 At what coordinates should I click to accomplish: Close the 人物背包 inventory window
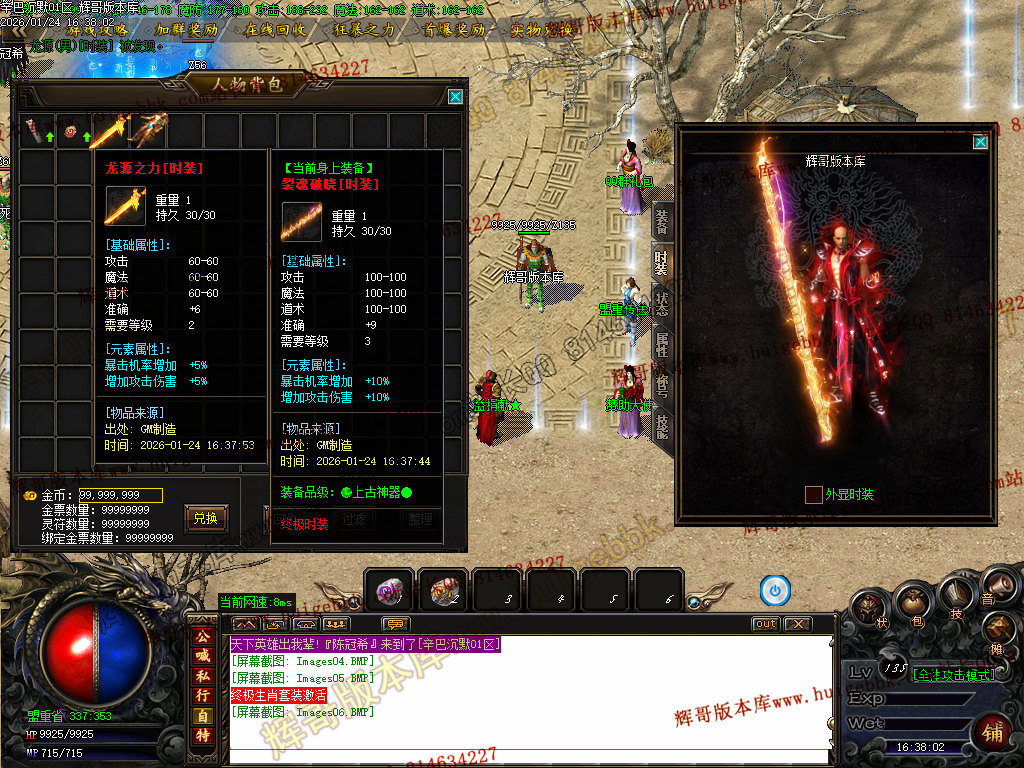455,97
